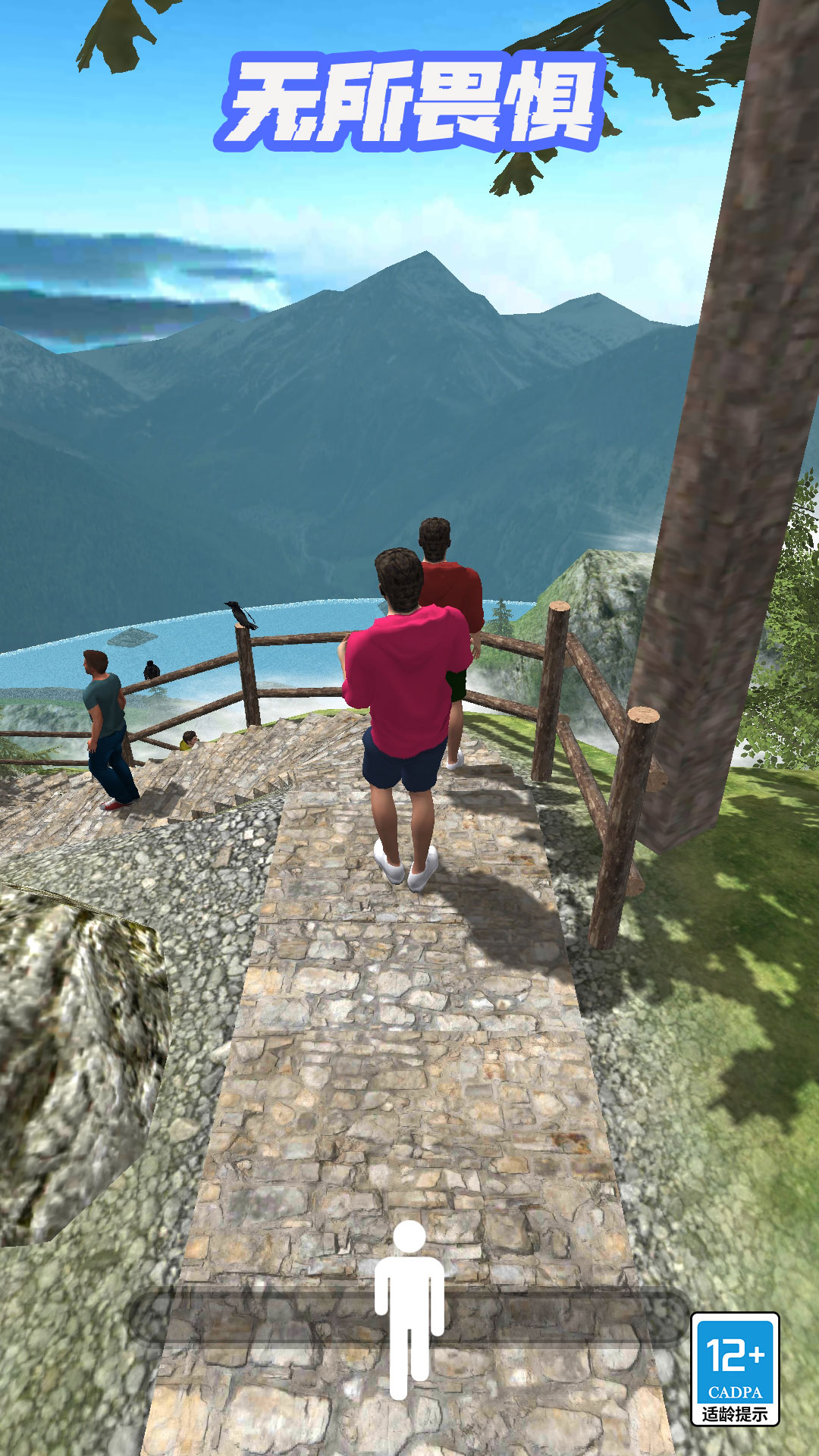This screenshot has height=1456, width=819.
Task: Click the white person figure on the bar
Action: [x=409, y=1310]
